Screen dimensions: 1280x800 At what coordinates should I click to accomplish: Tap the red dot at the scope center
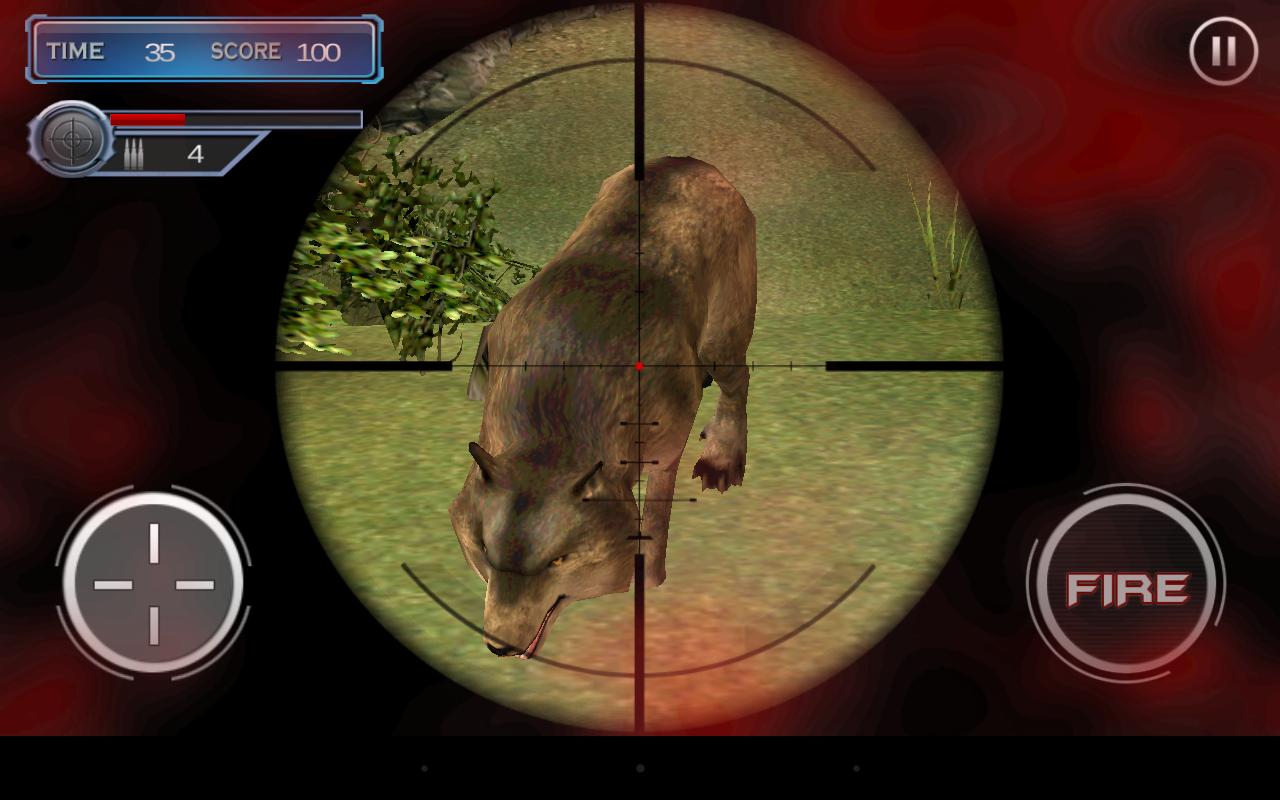[637, 365]
